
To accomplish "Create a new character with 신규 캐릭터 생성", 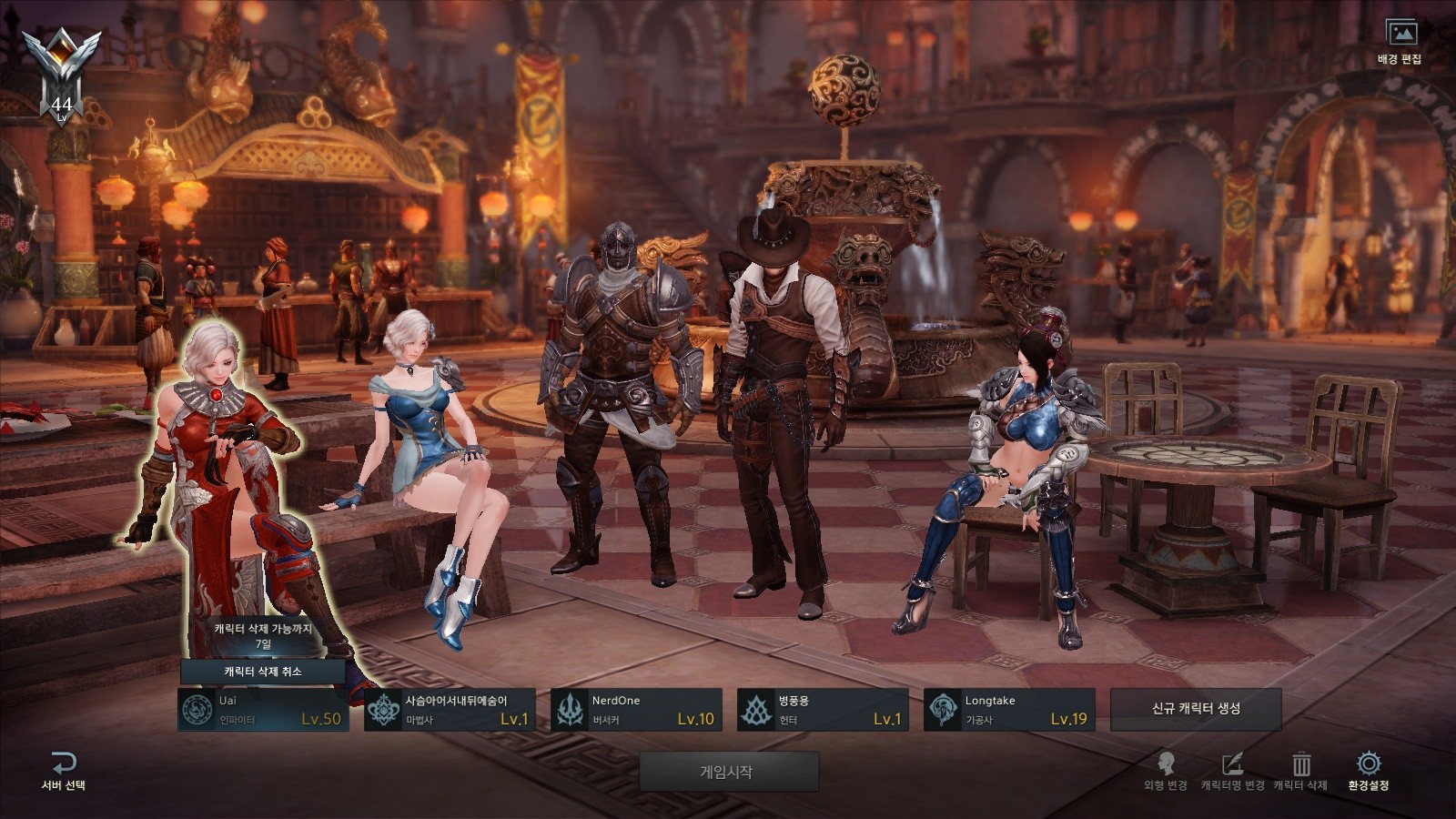I will pyautogui.click(x=1196, y=709).
